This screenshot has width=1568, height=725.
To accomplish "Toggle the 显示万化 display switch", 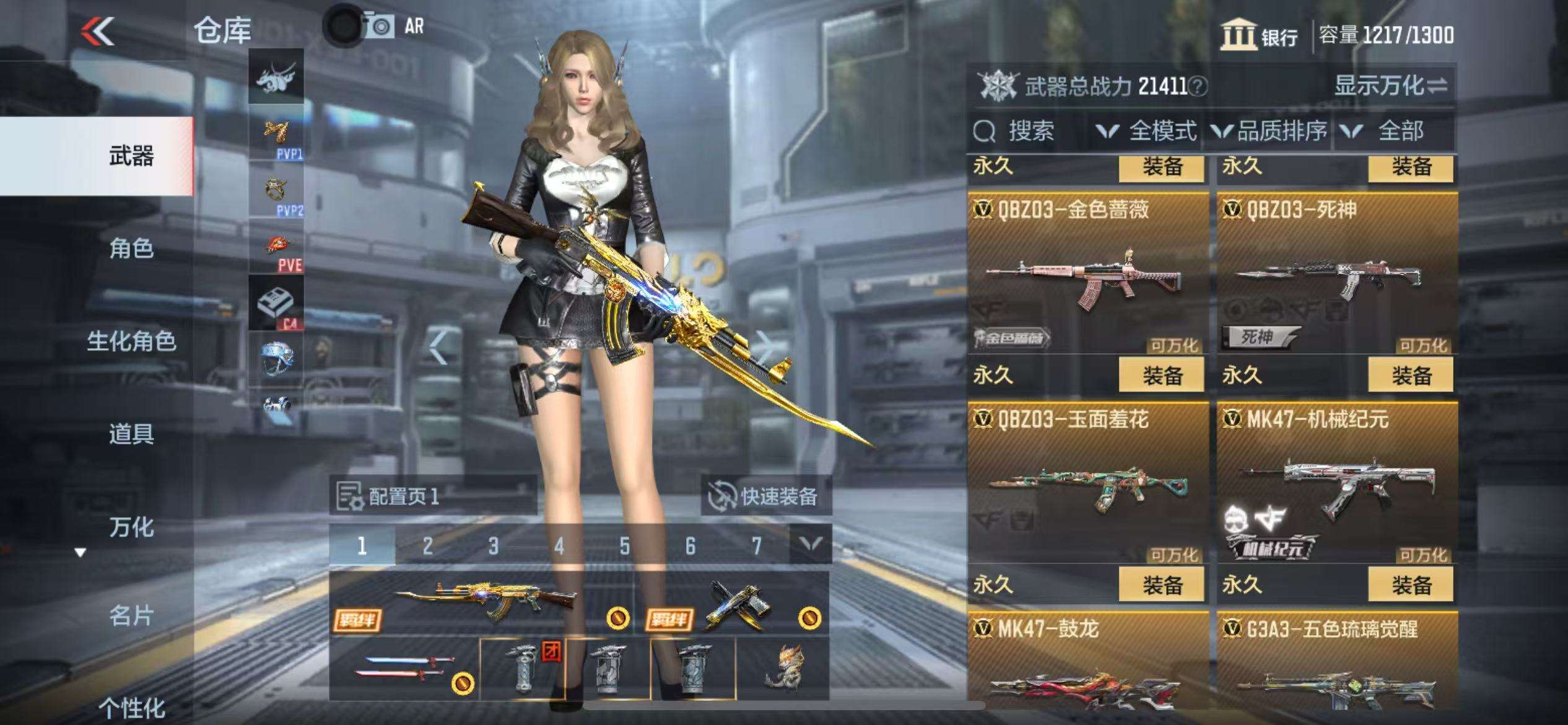I will (x=1391, y=86).
